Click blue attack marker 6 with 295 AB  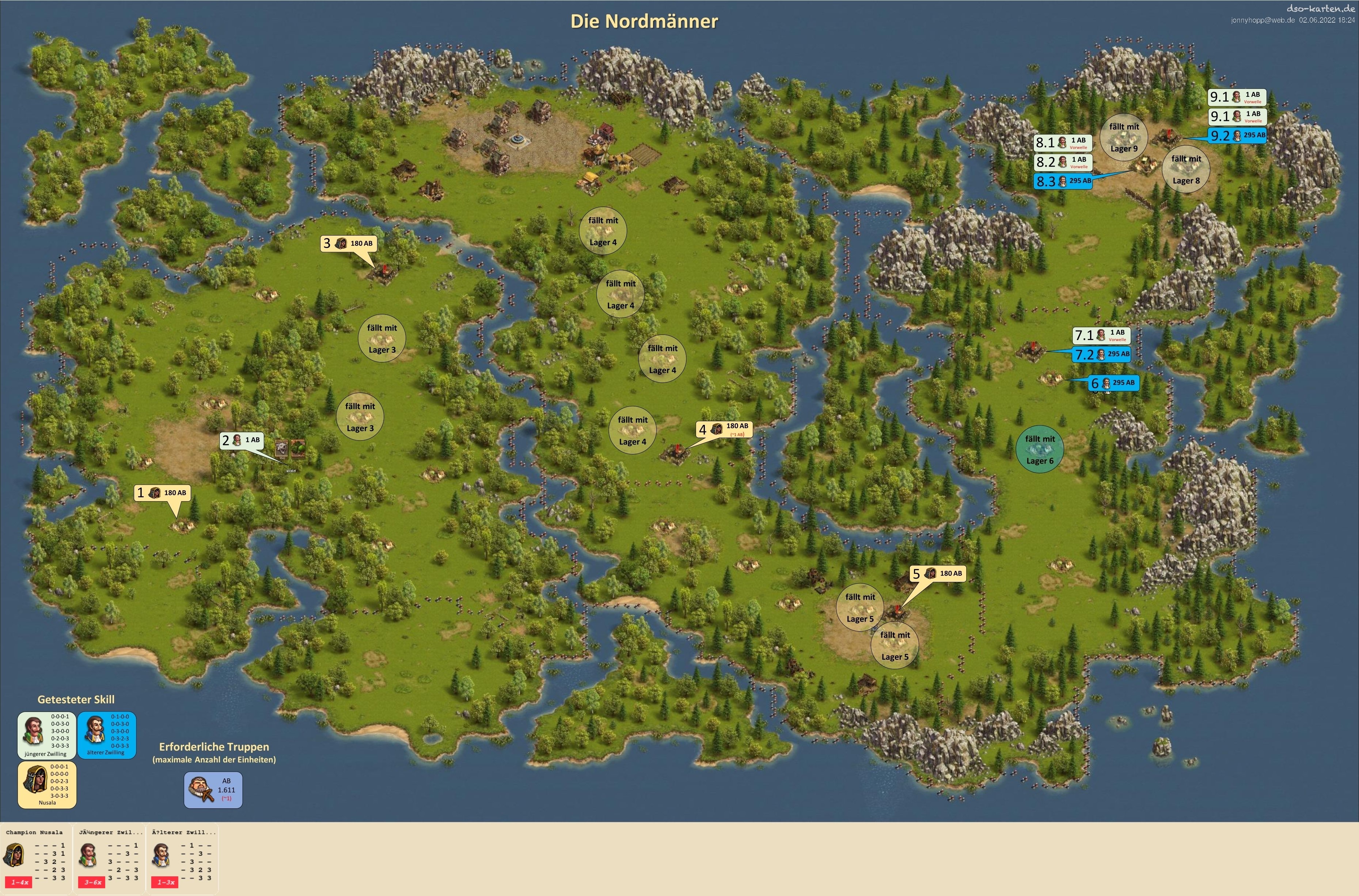(1114, 383)
